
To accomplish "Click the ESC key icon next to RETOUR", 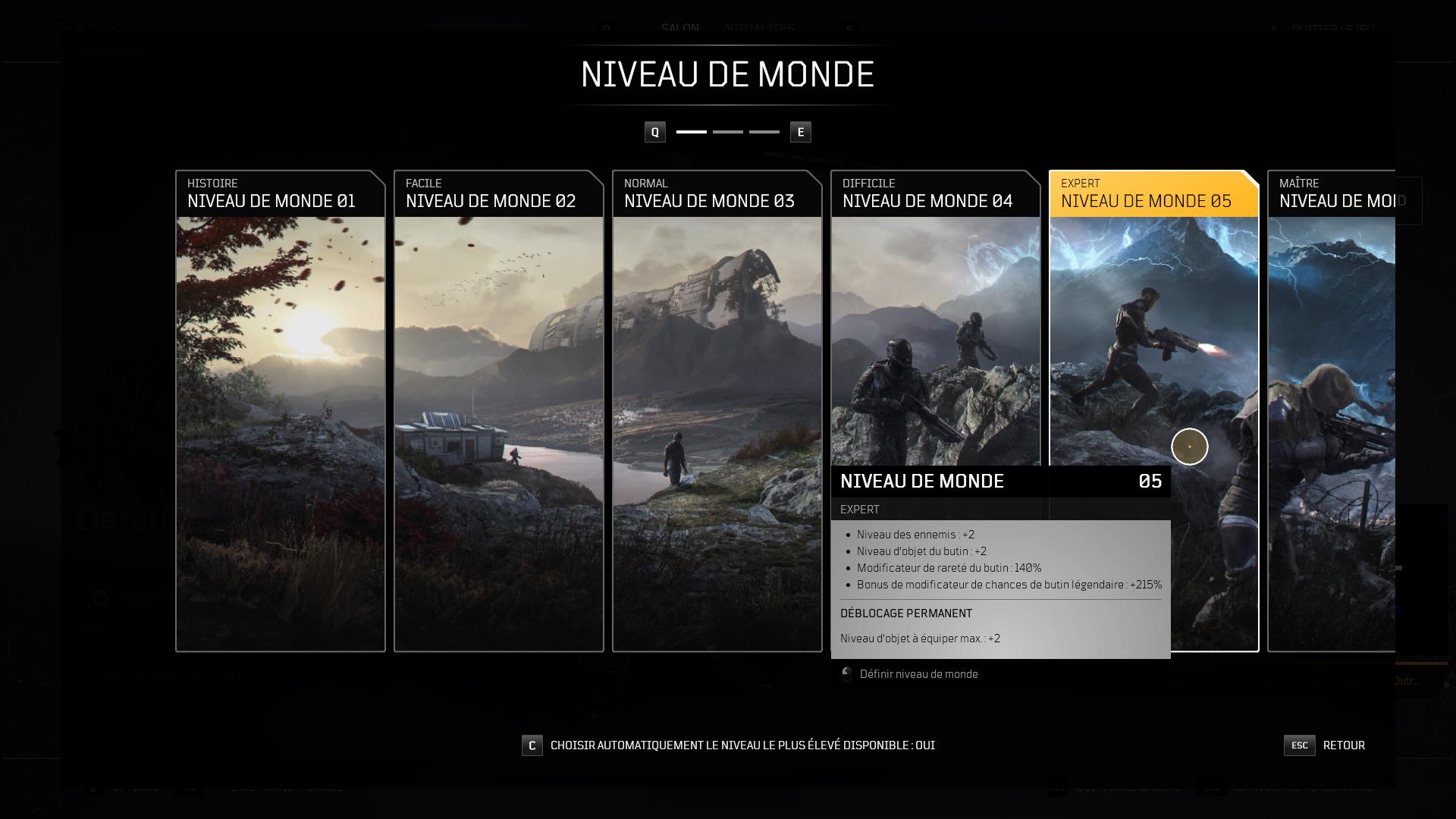I will 1299,745.
